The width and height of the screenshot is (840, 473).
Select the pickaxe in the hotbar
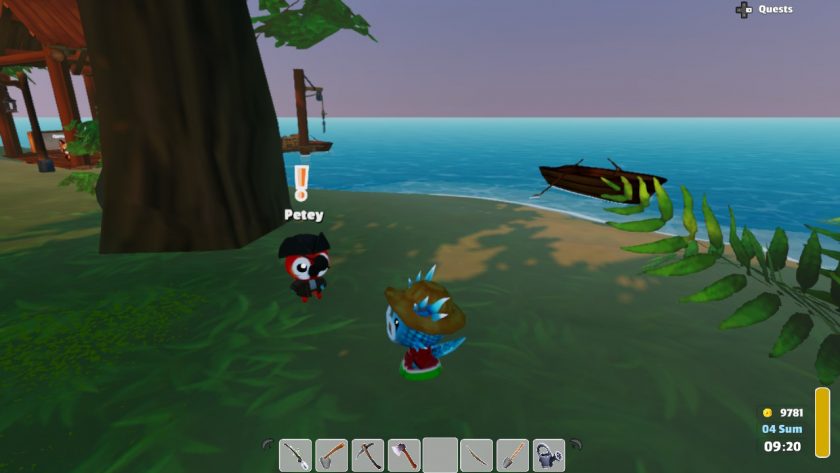point(368,456)
